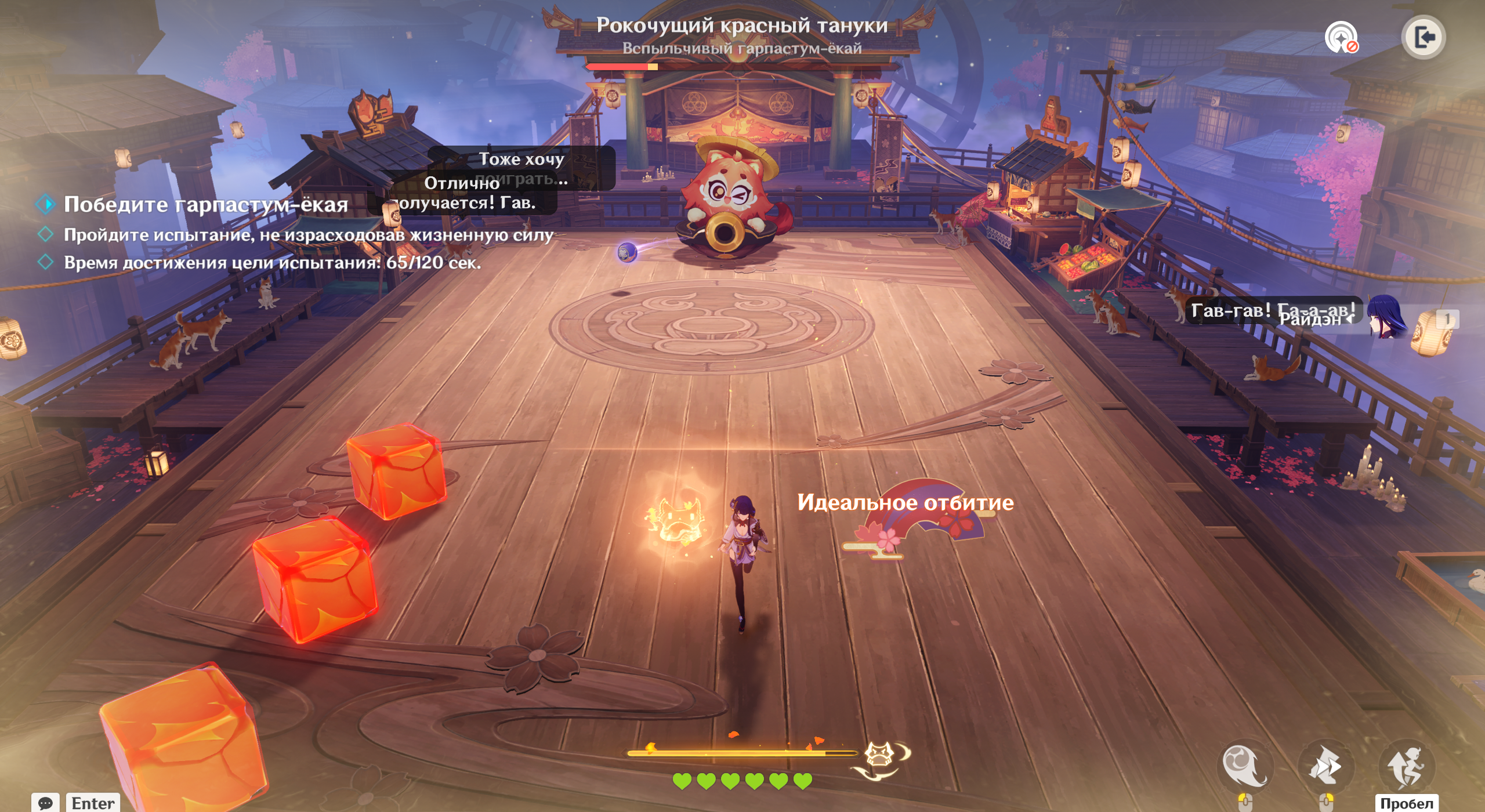Open the chat speech bubble icon
1485x812 pixels.
(45, 803)
